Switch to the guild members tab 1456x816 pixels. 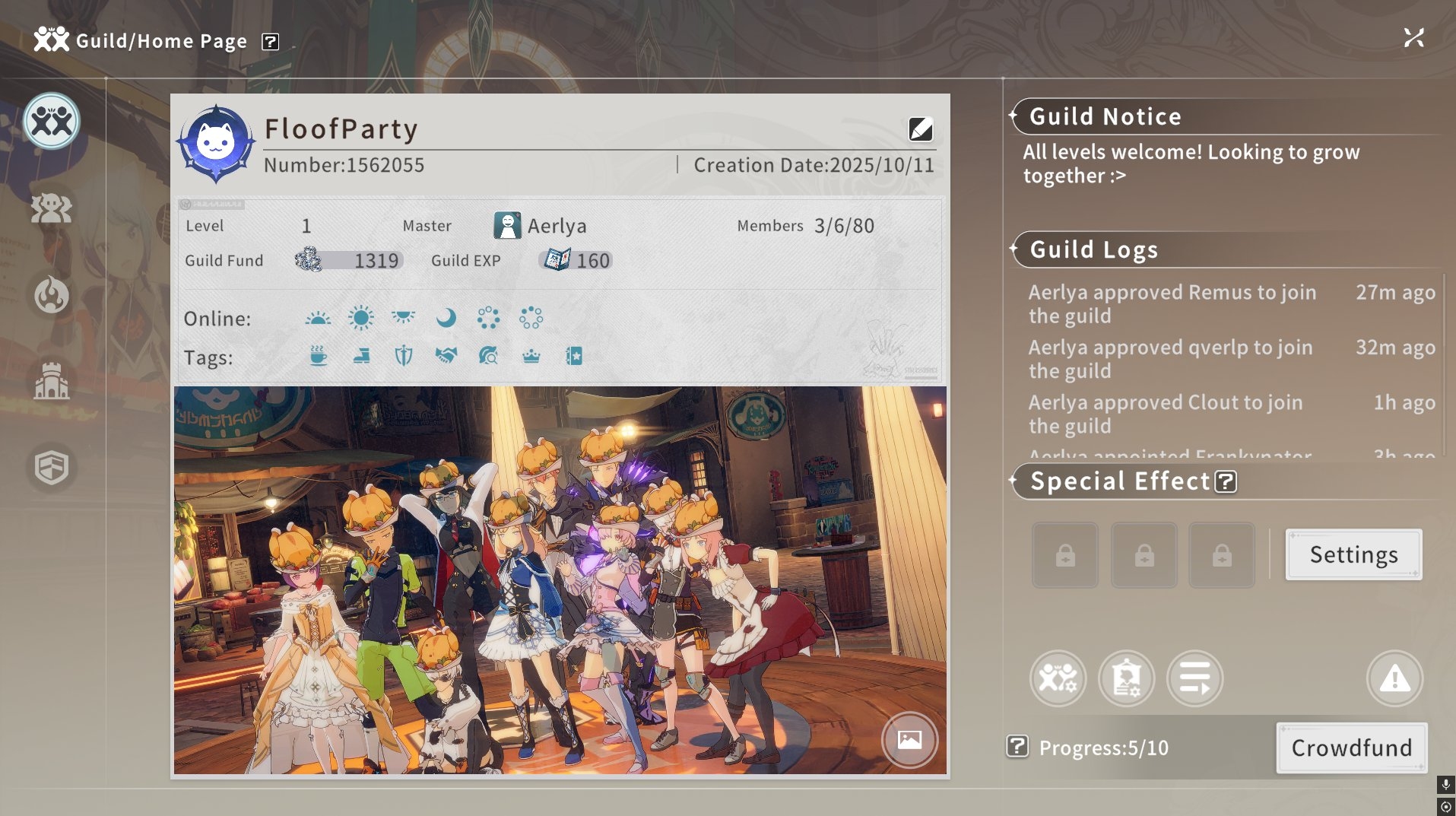click(x=52, y=208)
